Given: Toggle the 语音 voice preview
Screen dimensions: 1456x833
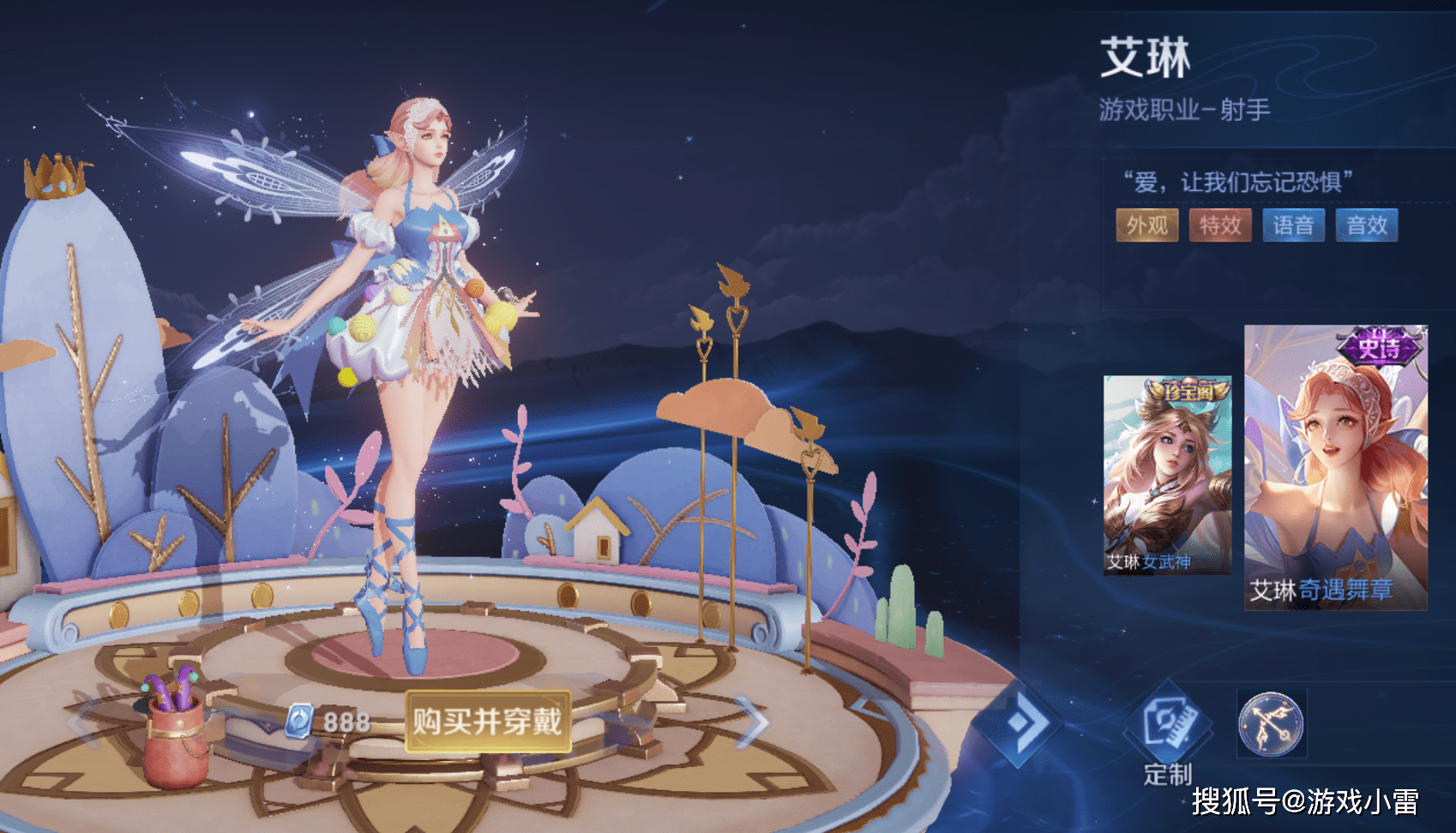Looking at the screenshot, I should (1294, 225).
